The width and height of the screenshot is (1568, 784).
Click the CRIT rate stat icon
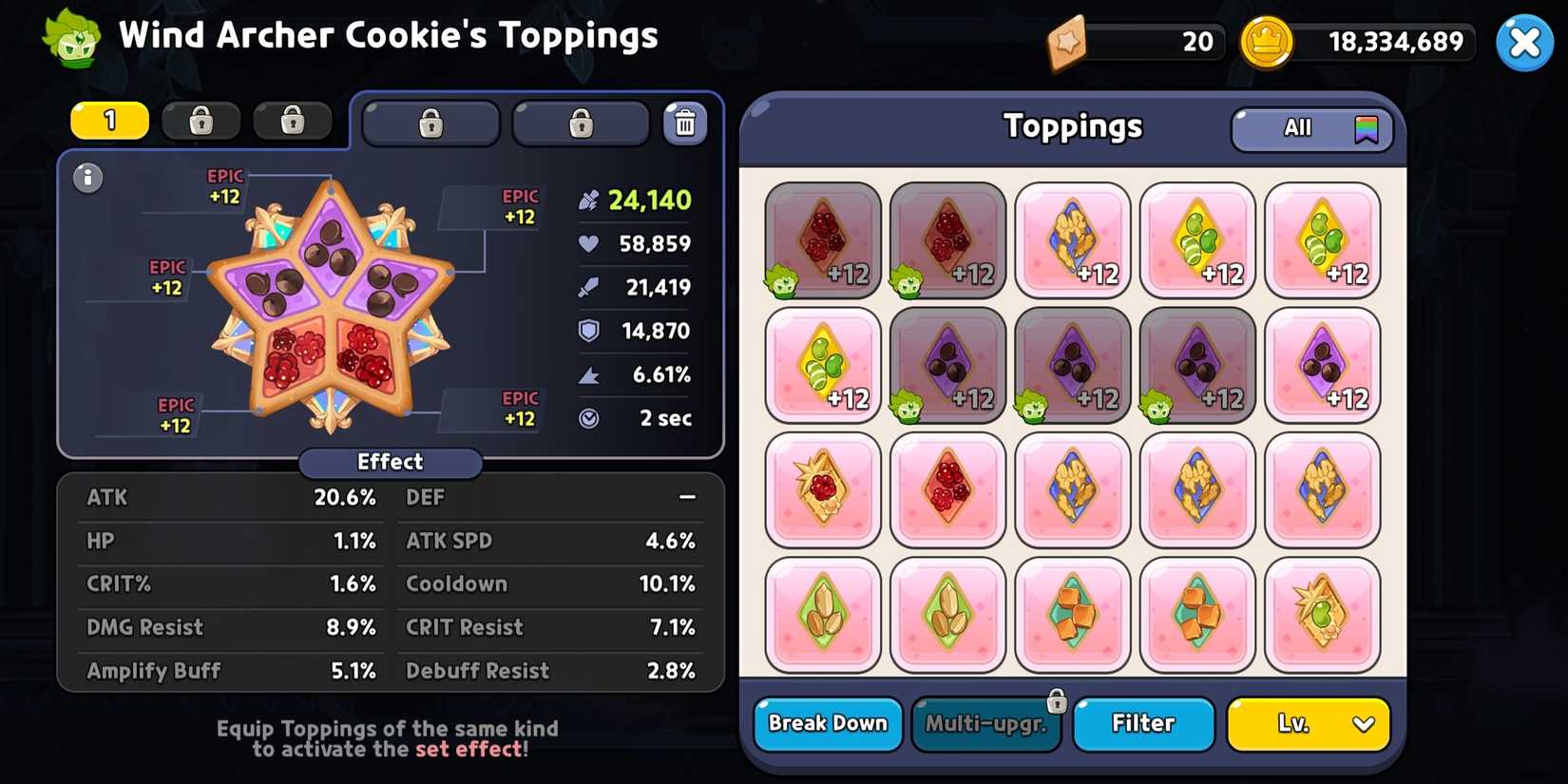point(589,374)
